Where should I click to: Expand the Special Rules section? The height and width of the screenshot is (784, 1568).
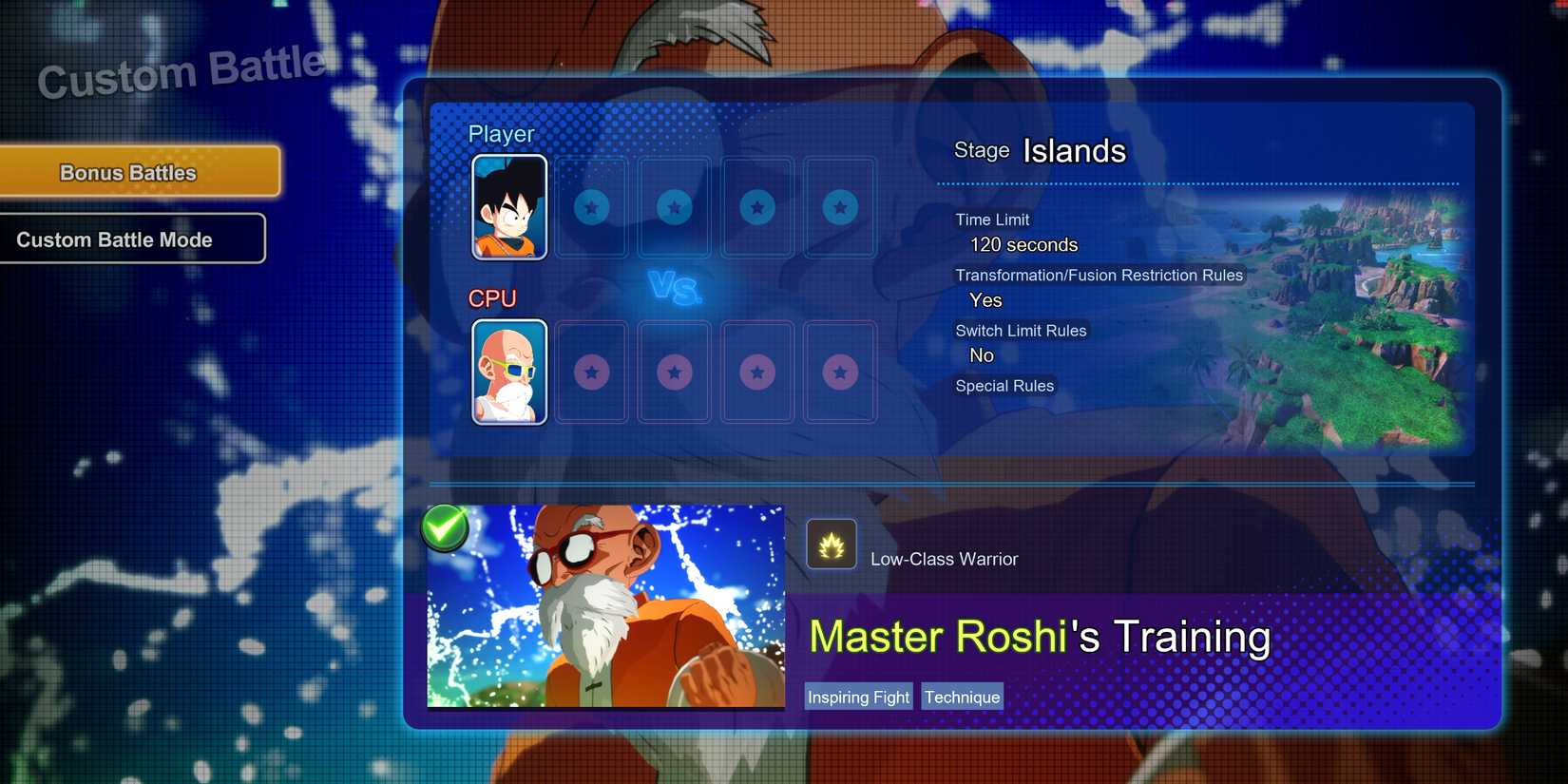1004,386
